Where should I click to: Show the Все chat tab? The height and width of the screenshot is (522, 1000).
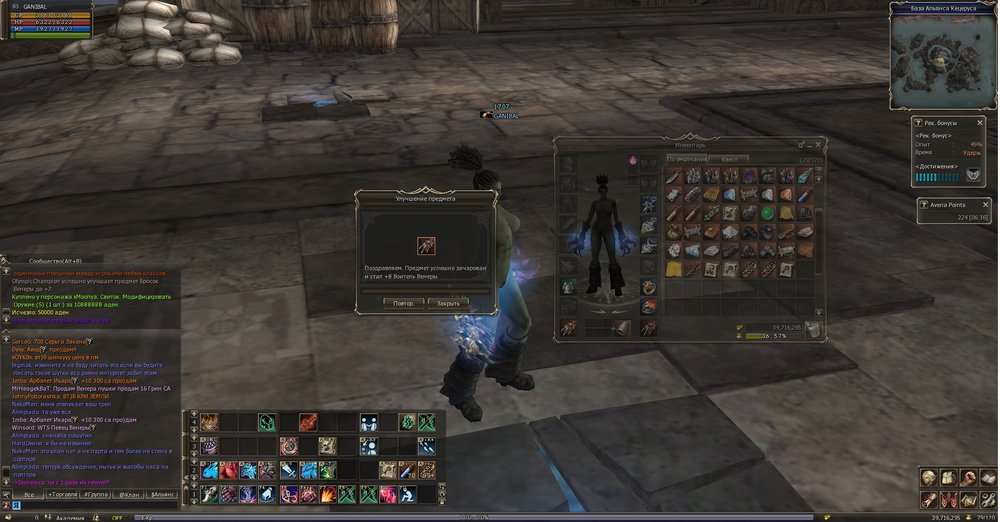pos(29,494)
